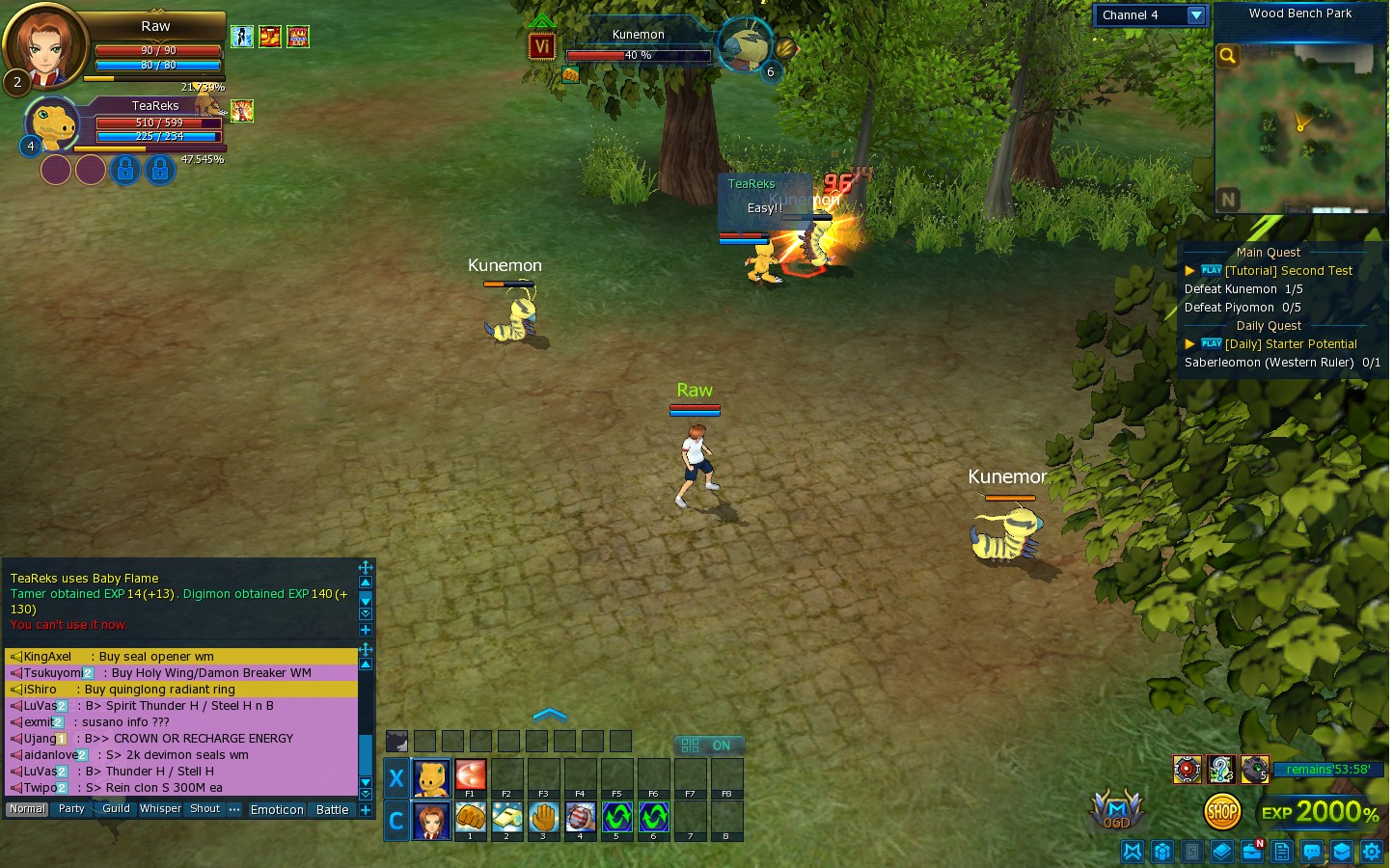Screen dimensions: 1393x868
Task: Select the Tutorial Second Test quest
Action: 1288,271
